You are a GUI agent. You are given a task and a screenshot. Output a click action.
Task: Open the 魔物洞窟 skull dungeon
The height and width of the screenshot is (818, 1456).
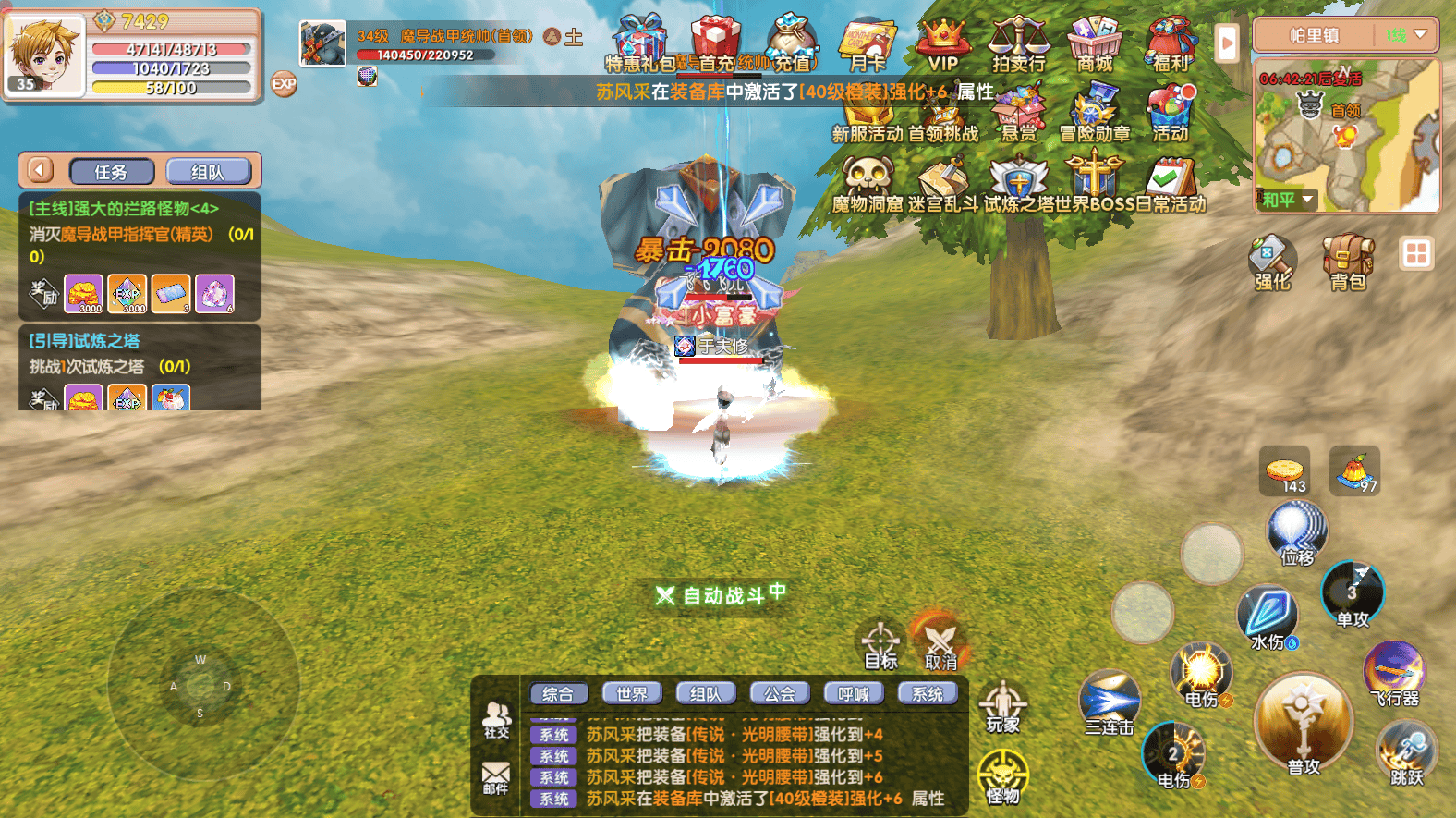tap(867, 183)
